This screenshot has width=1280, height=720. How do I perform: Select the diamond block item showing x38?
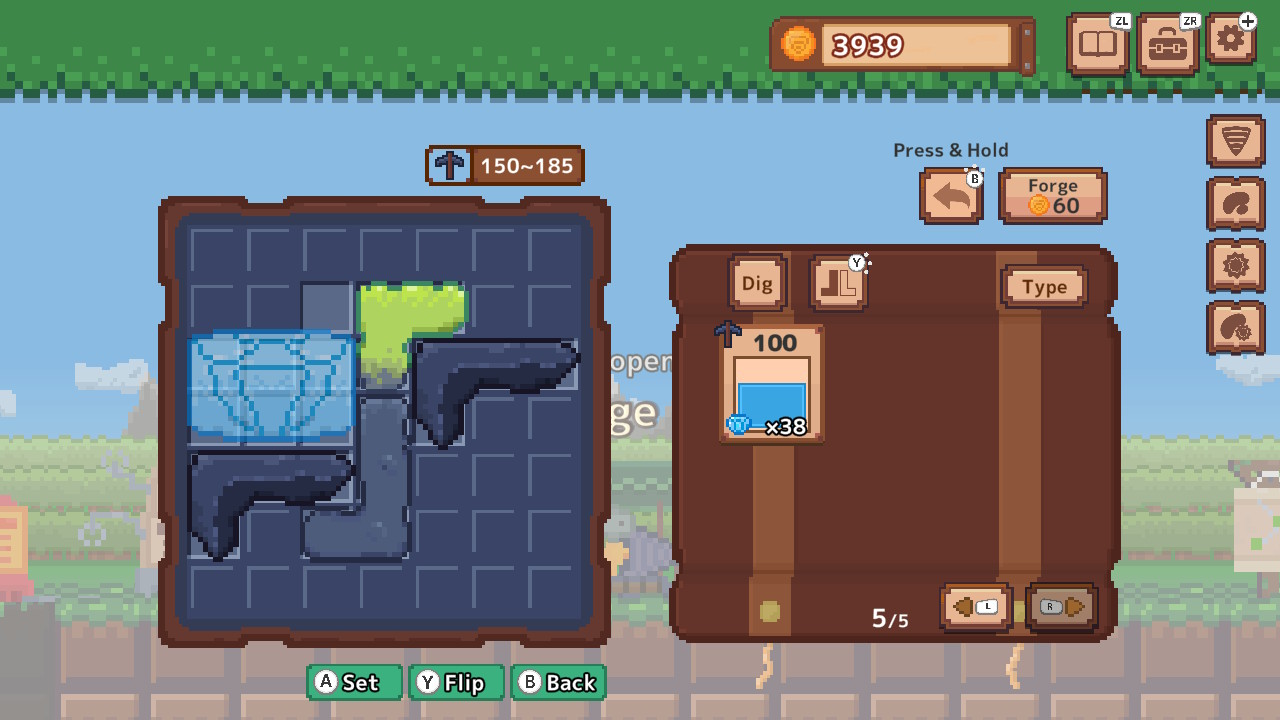[x=771, y=385]
